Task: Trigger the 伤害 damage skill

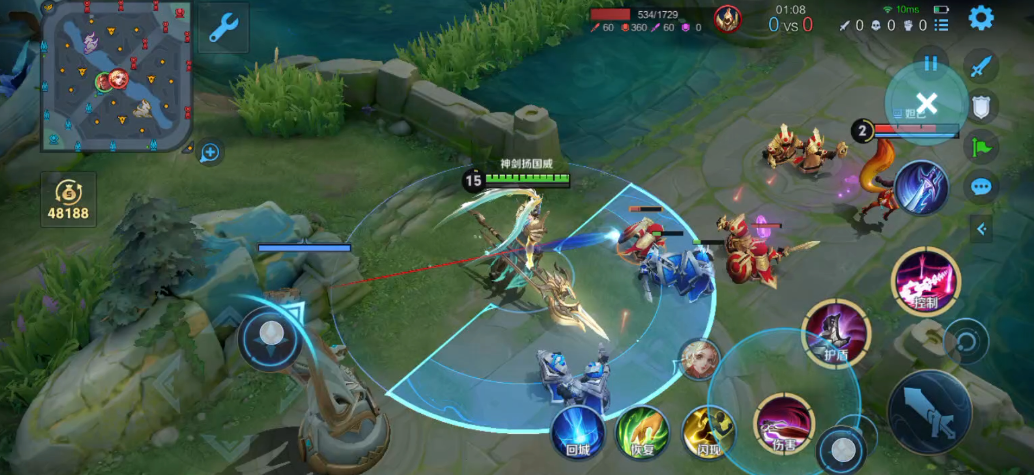Action: click(783, 422)
